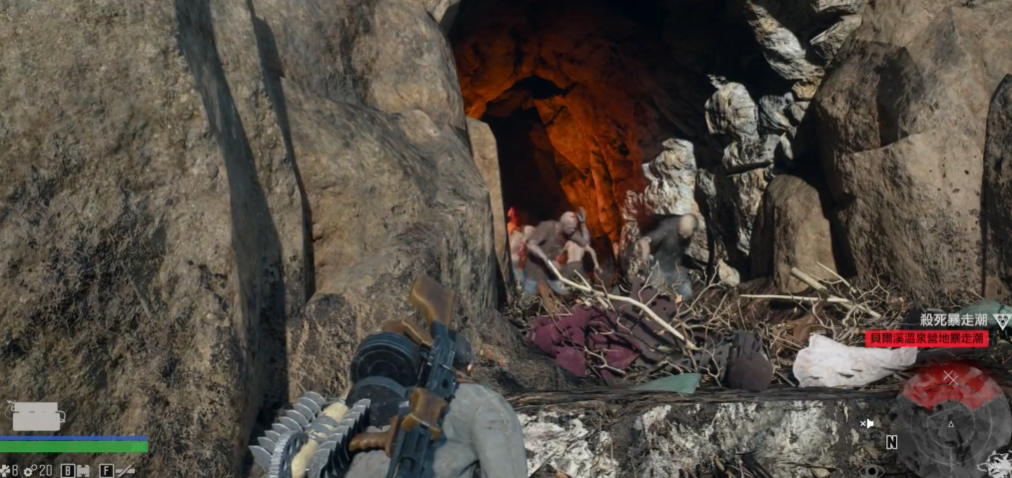Click the melee weapon icon

tap(124, 469)
